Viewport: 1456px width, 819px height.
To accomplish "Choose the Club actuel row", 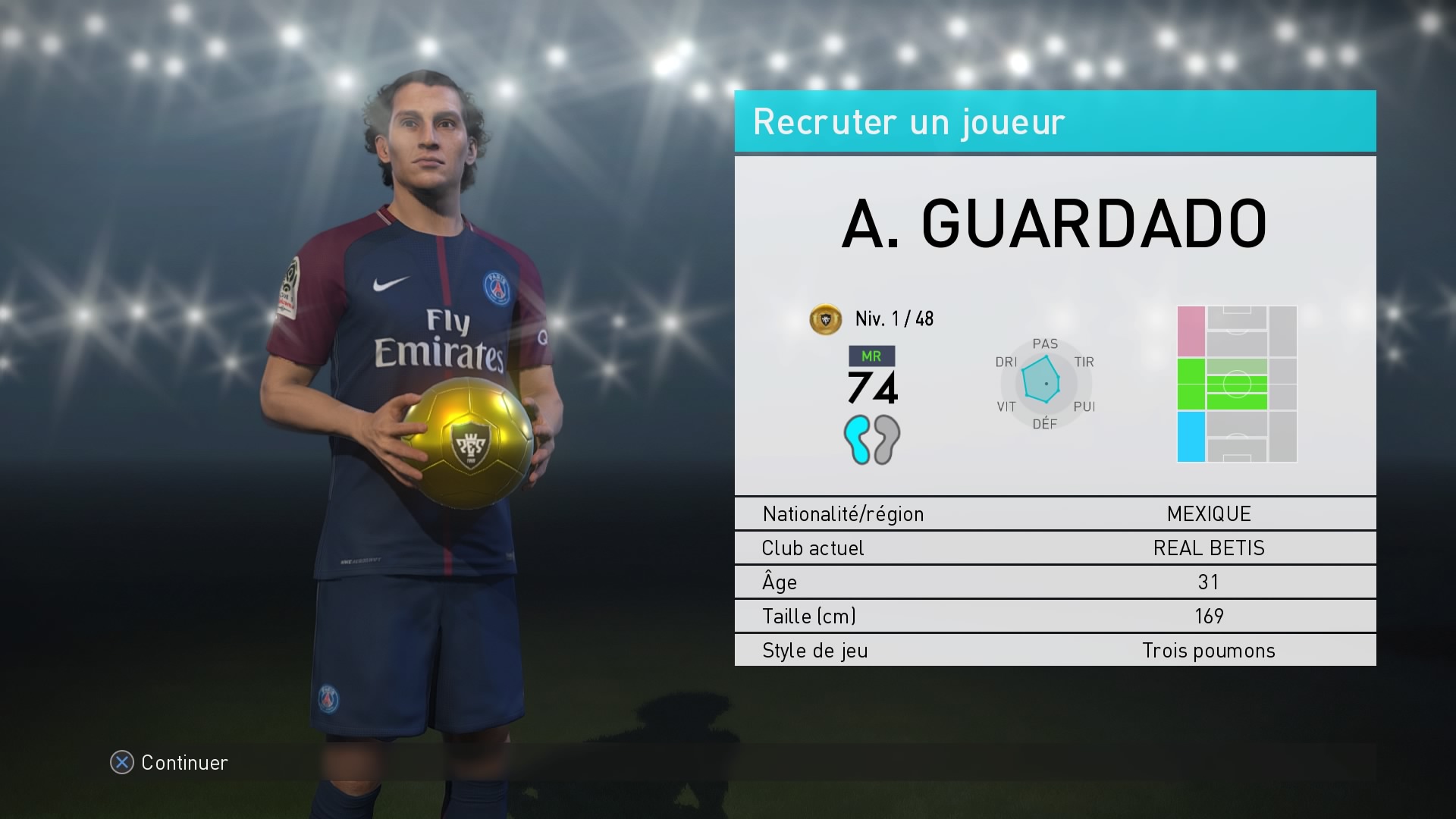I will [1055, 548].
